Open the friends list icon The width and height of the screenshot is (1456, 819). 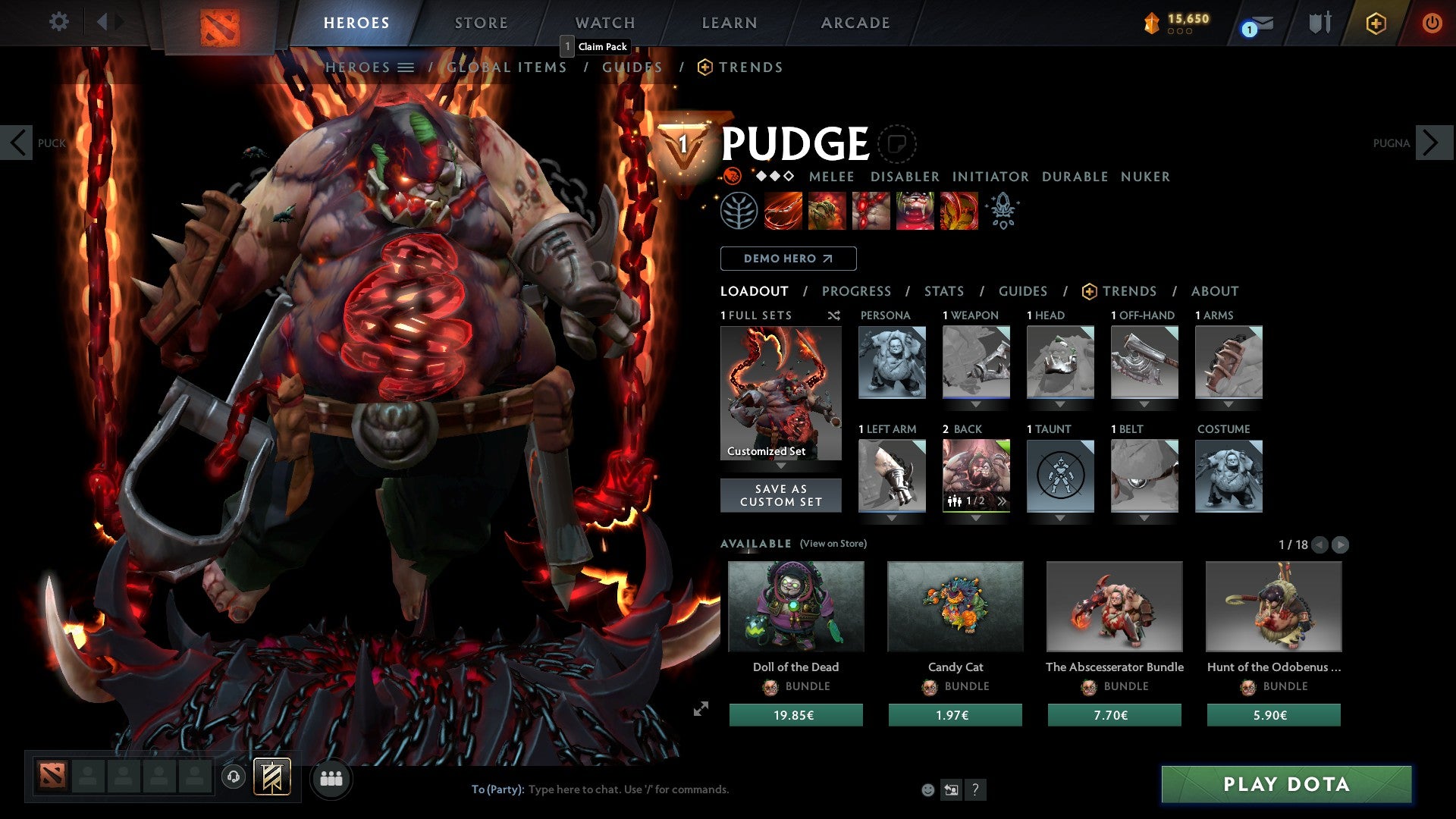[331, 778]
